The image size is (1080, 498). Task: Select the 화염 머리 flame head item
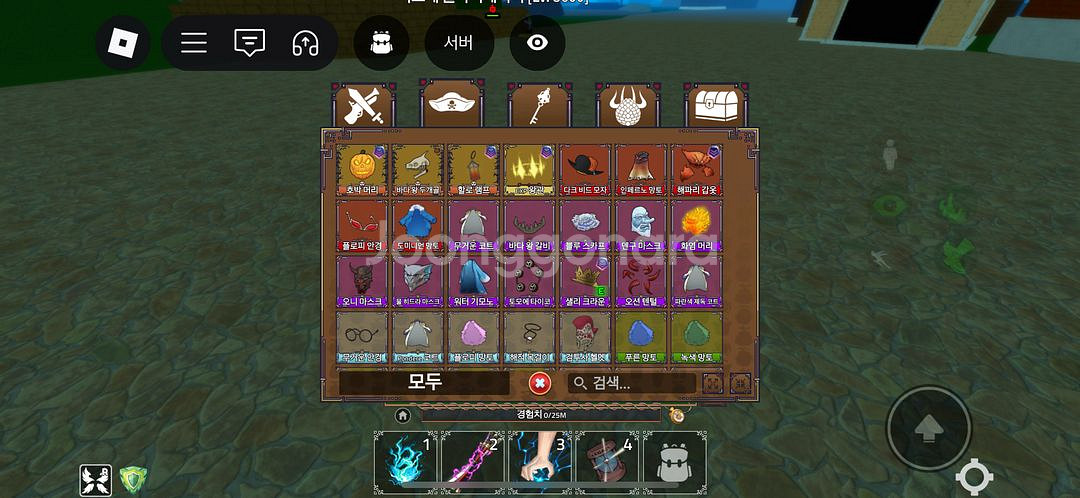(x=697, y=225)
